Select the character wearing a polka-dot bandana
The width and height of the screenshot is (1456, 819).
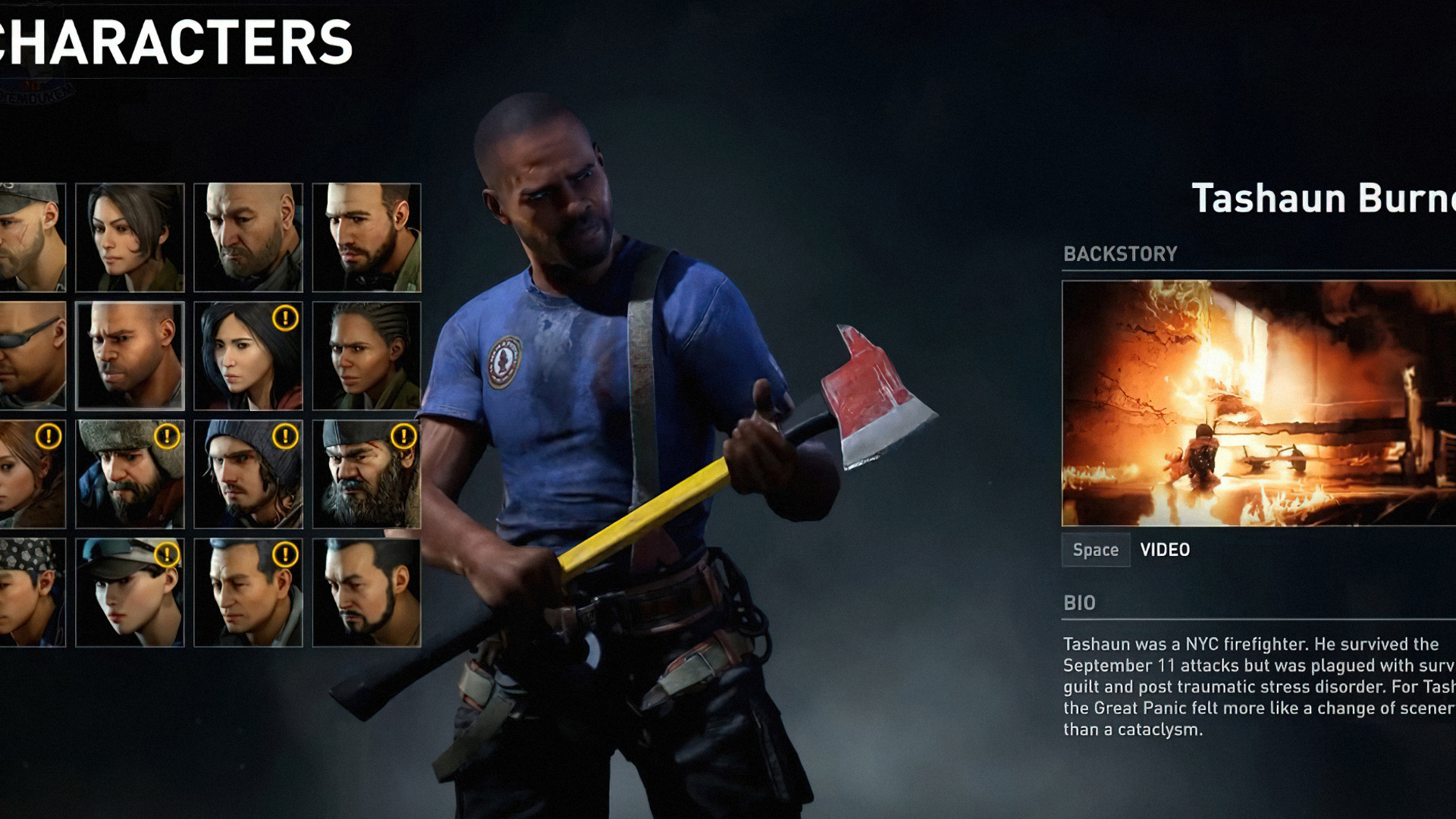(x=32, y=592)
